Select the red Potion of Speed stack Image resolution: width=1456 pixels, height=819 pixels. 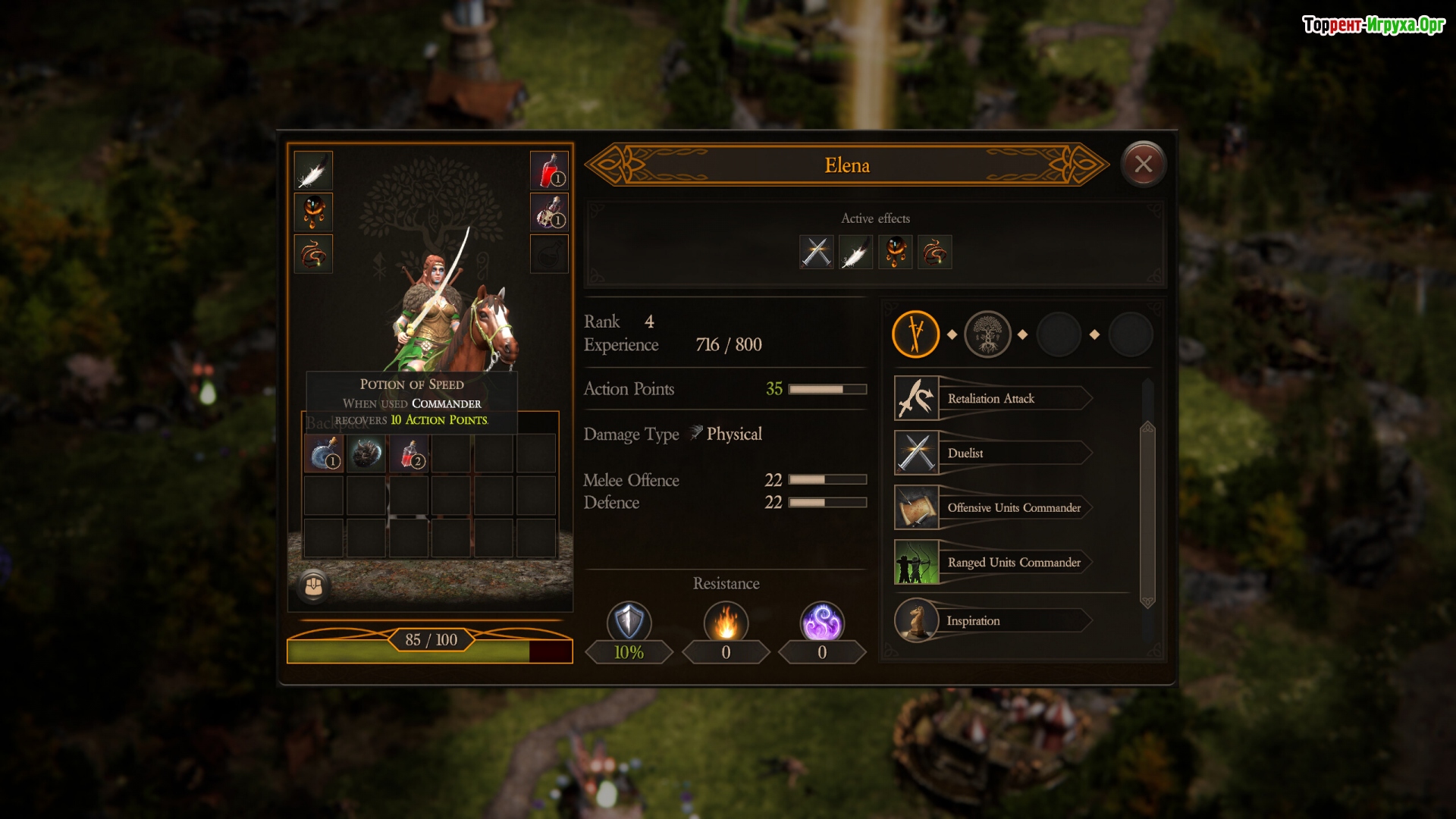coord(409,453)
